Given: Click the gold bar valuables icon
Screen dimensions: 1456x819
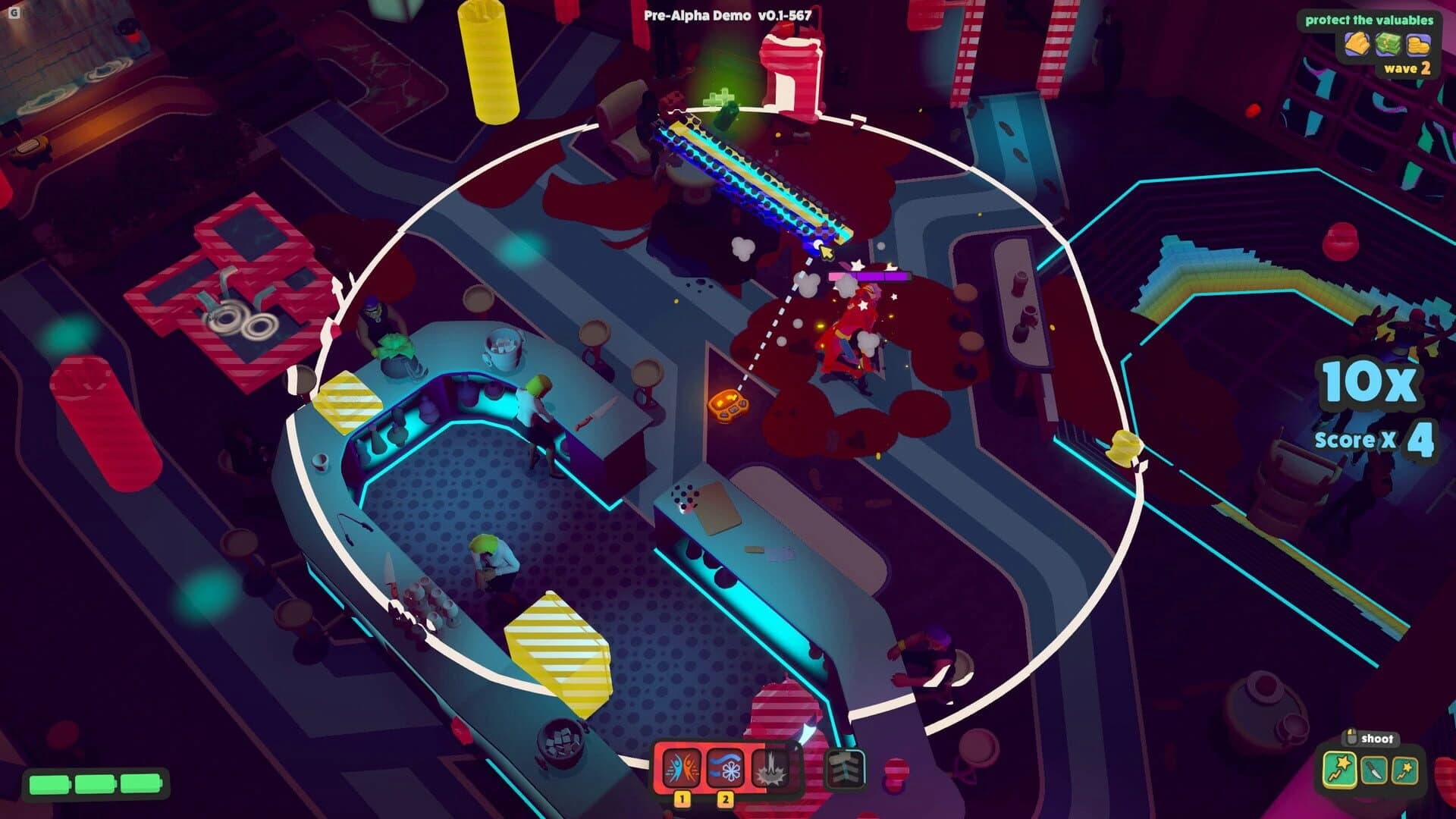Looking at the screenshot, I should pos(1358,44).
